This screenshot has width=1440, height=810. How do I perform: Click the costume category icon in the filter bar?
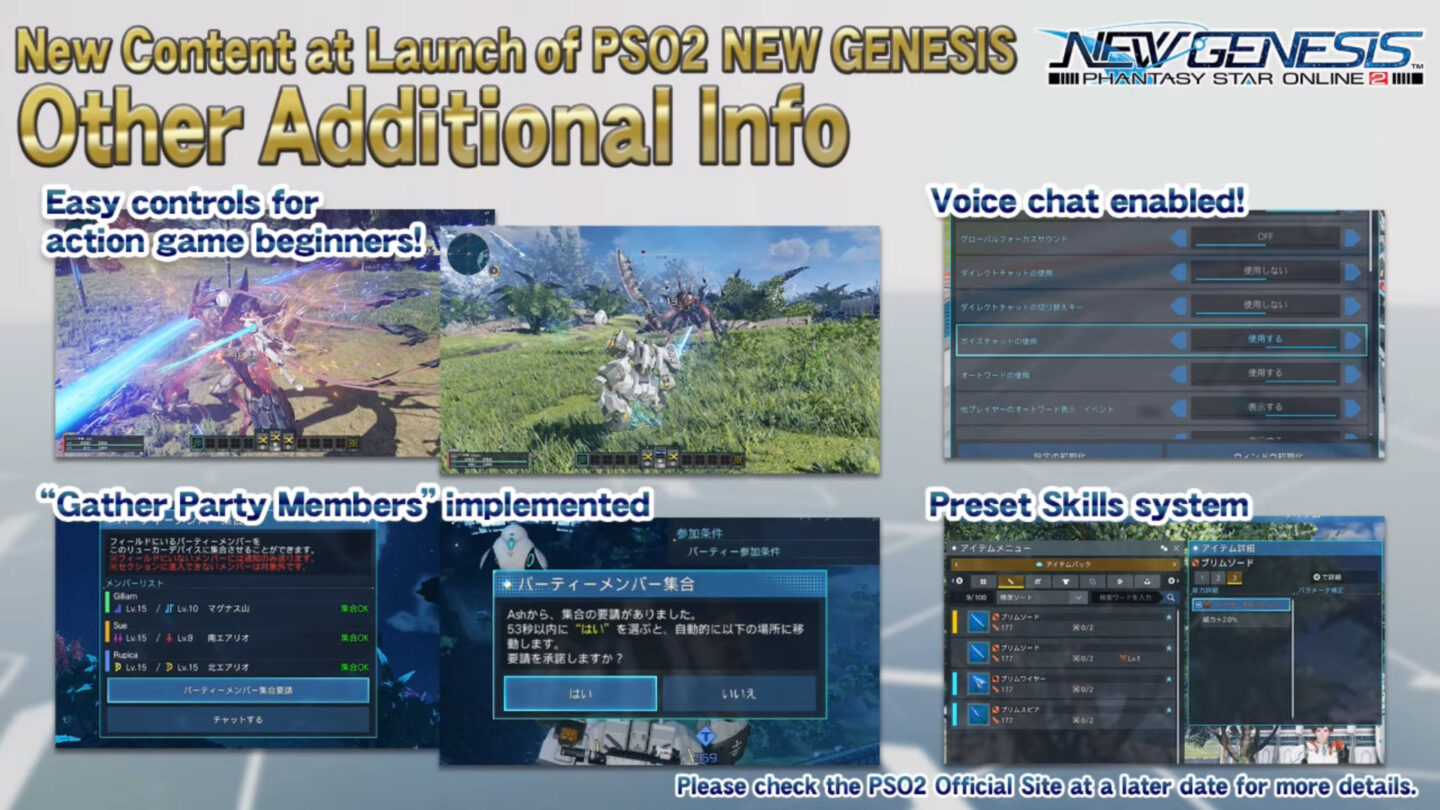1066,582
